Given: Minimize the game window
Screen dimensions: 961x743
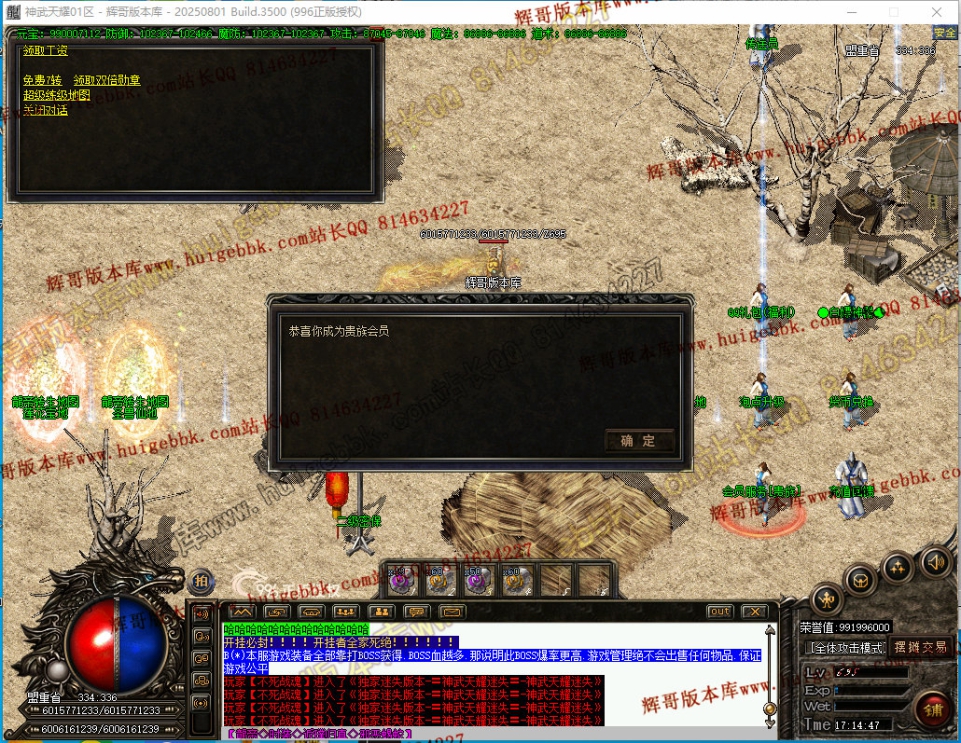Looking at the screenshot, I should tap(847, 12).
